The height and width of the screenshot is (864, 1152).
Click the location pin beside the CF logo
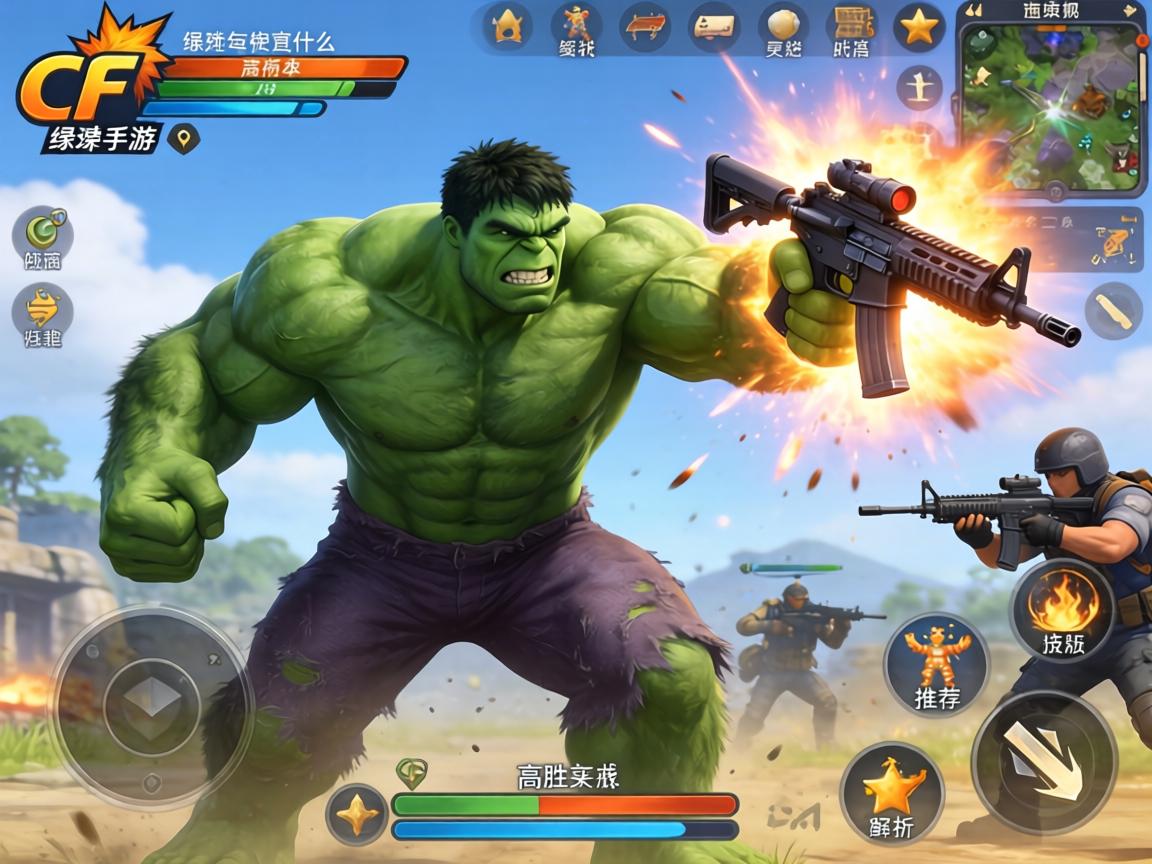pos(183,137)
